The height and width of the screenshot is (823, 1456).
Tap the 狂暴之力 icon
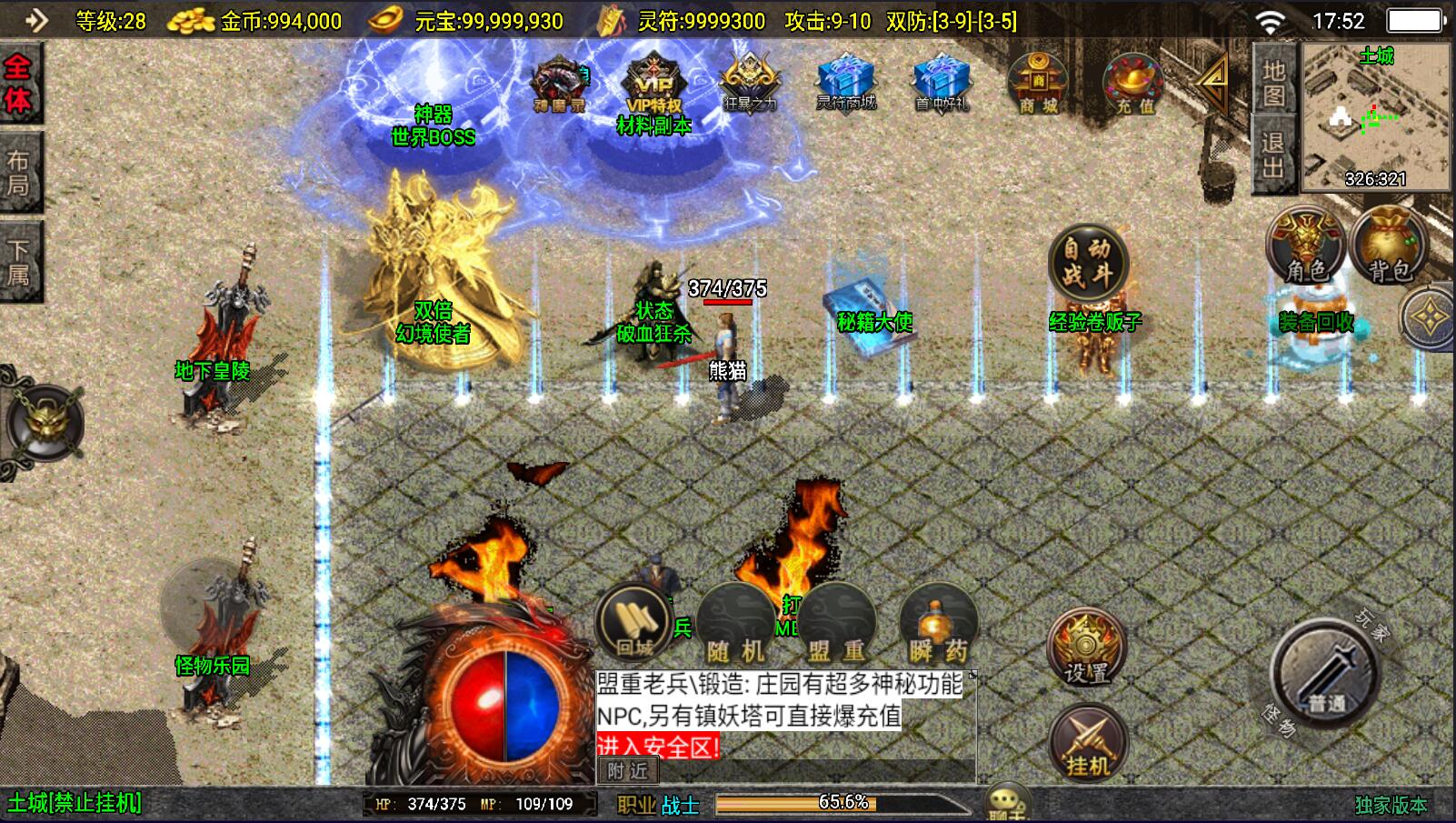pyautogui.click(x=749, y=82)
